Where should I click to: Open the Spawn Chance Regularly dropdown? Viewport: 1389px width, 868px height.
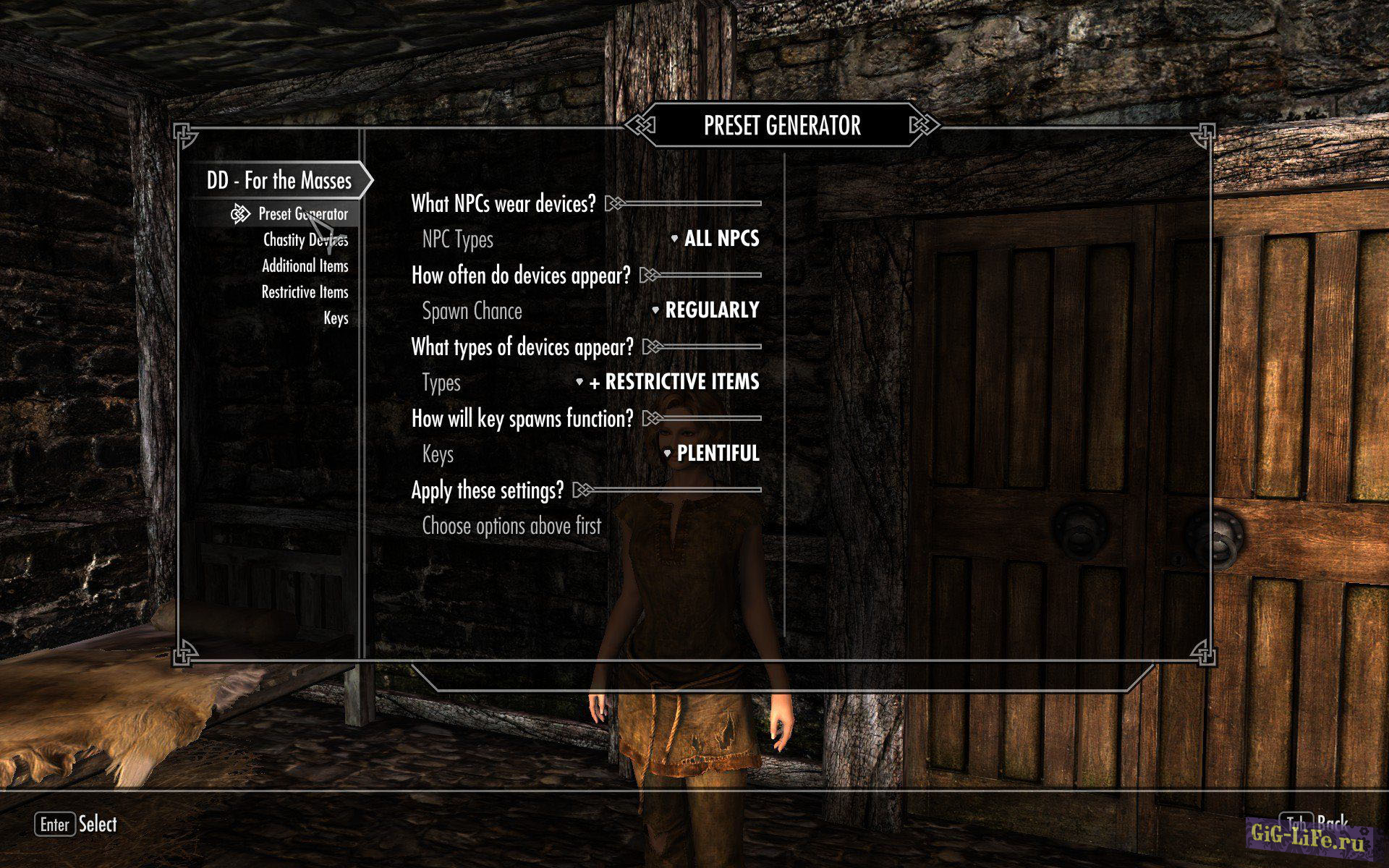[711, 310]
